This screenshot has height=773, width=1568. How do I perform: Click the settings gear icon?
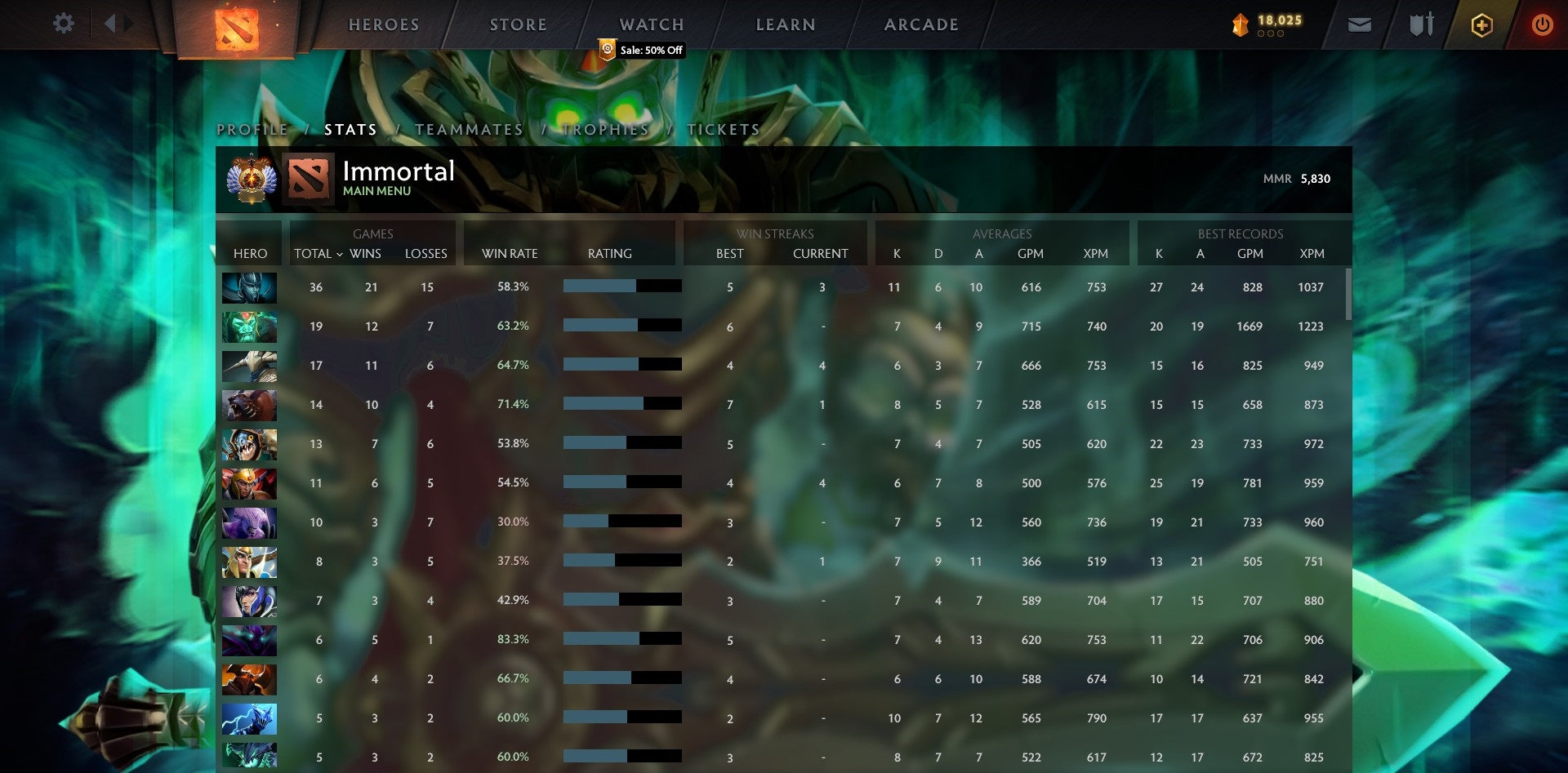(x=64, y=24)
